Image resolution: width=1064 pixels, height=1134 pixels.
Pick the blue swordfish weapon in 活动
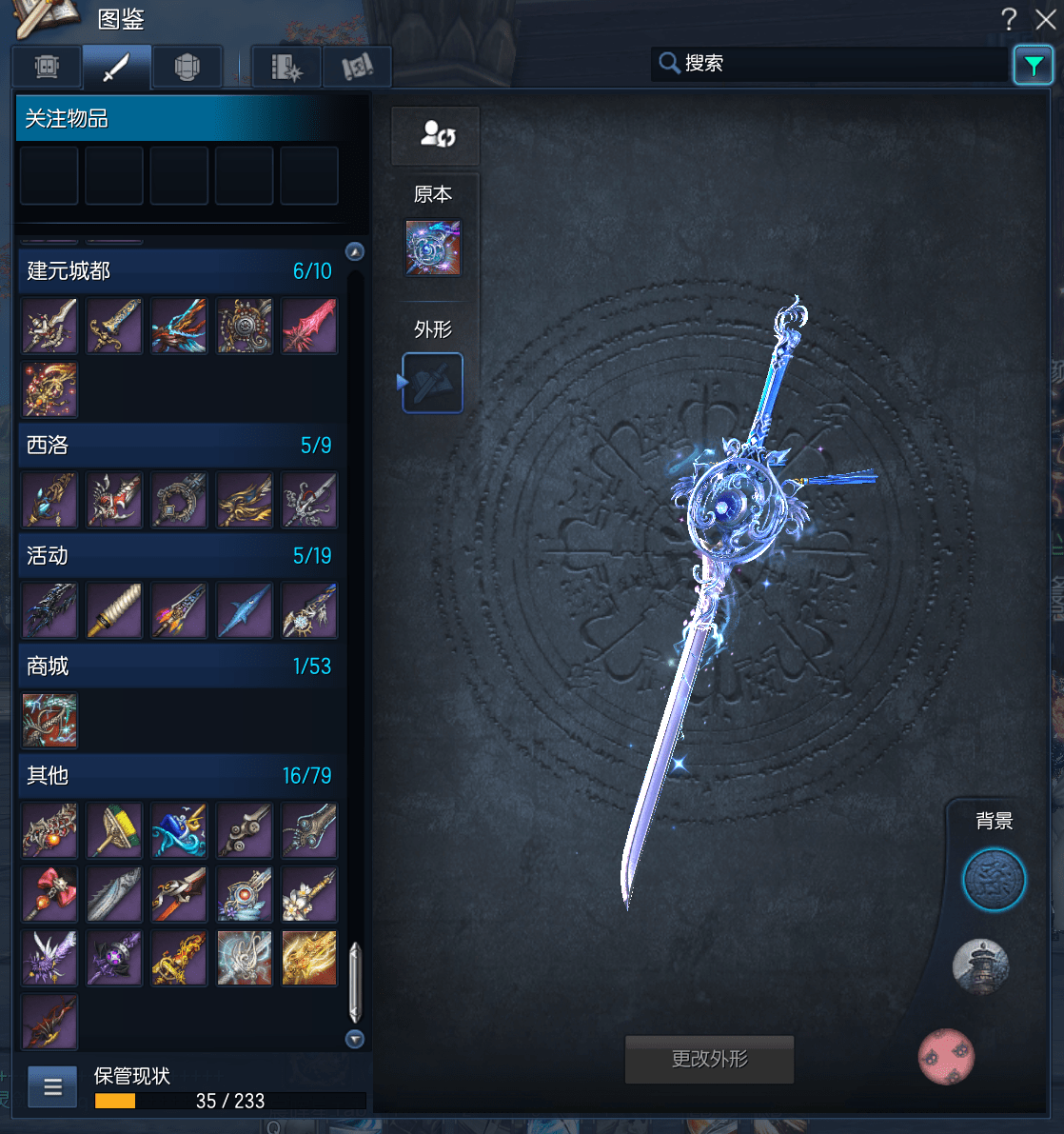click(244, 610)
